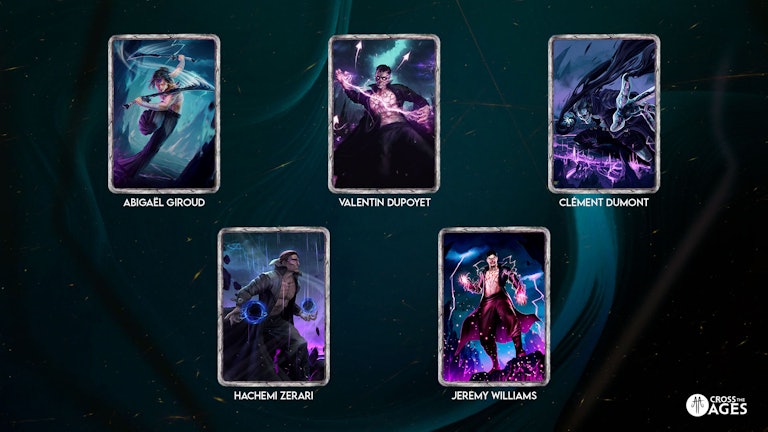Choose the Valentin Dupoyet card
The image size is (768, 432).
(384, 114)
